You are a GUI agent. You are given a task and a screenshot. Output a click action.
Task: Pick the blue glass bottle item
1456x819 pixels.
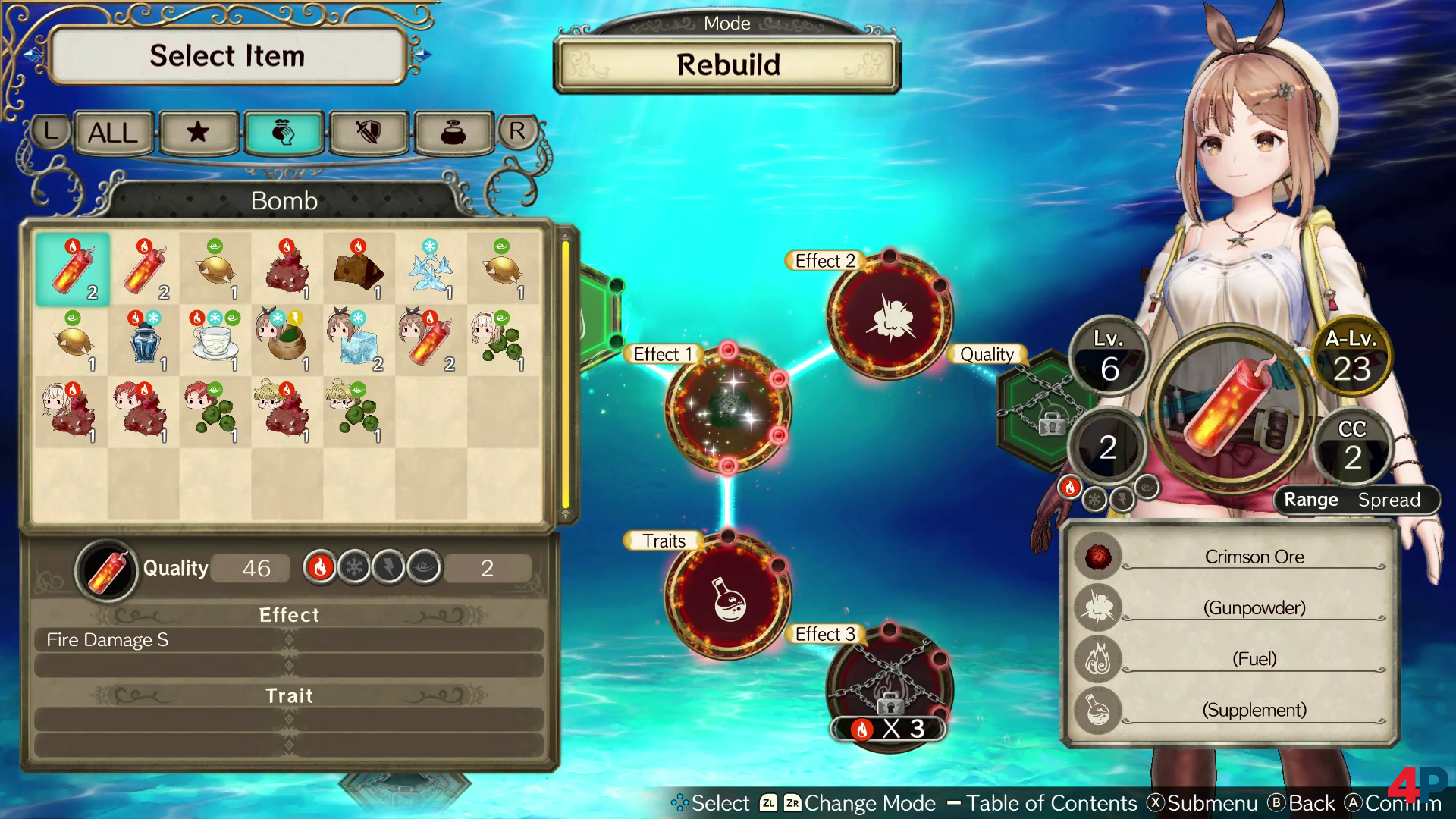(144, 340)
